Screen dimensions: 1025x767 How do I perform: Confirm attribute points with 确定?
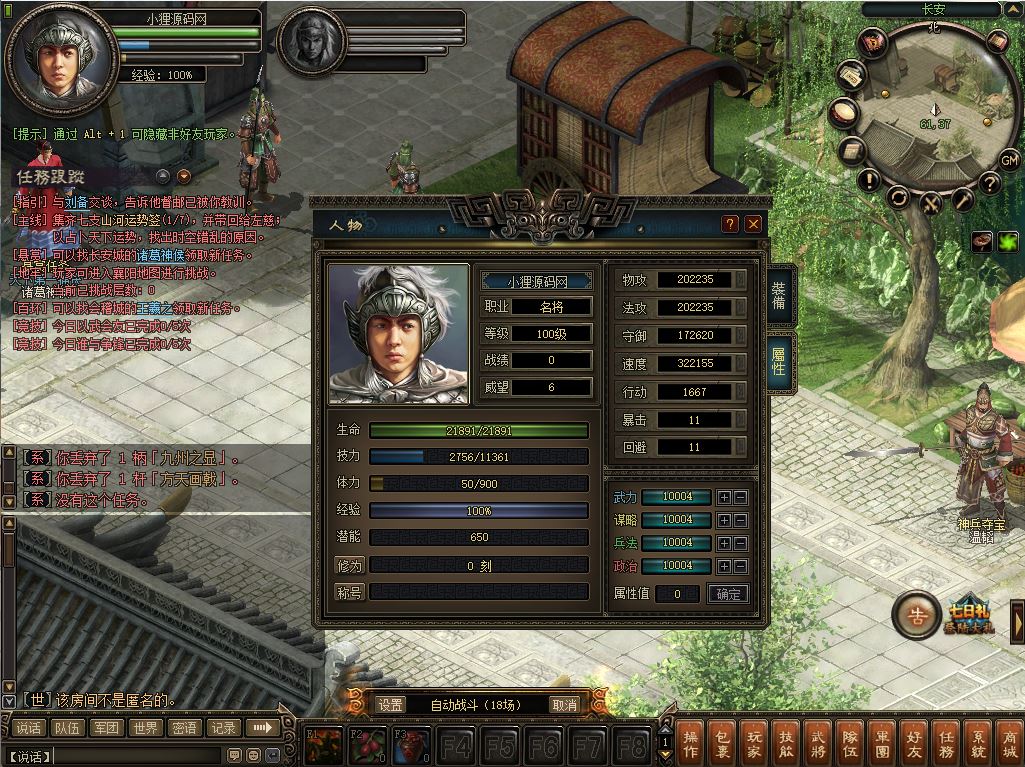click(728, 594)
